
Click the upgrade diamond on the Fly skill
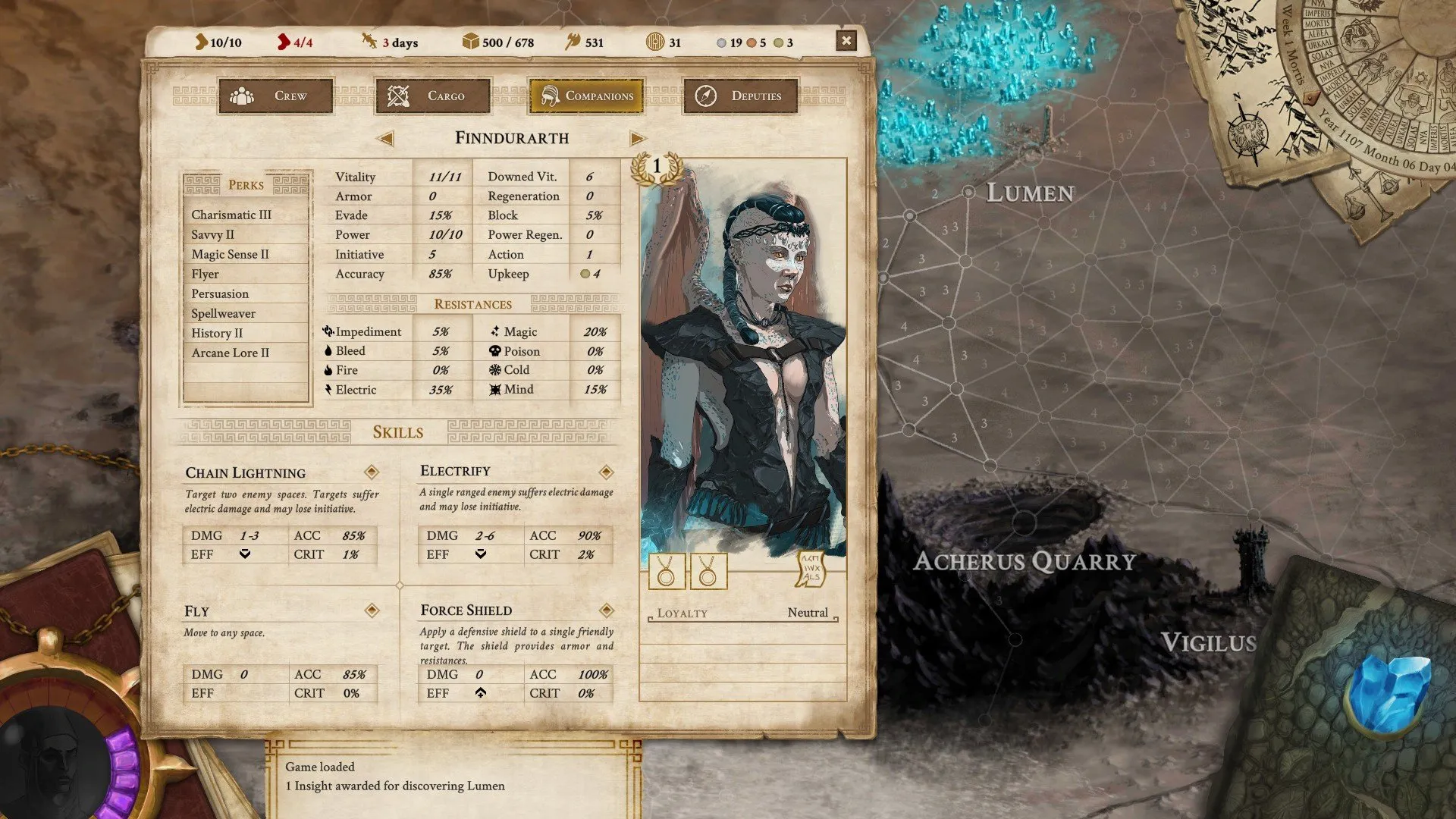(371, 610)
